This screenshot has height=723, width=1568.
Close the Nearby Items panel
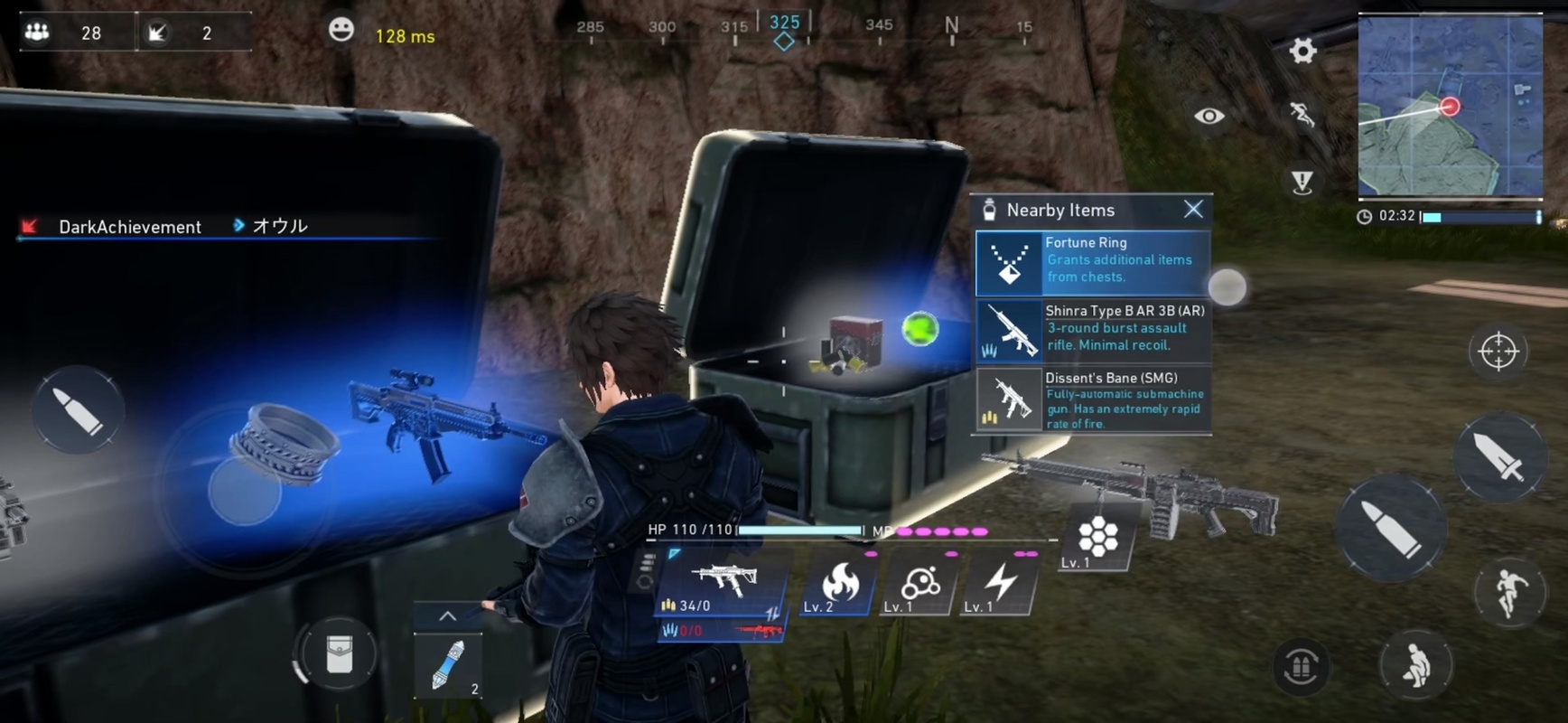coord(1193,210)
